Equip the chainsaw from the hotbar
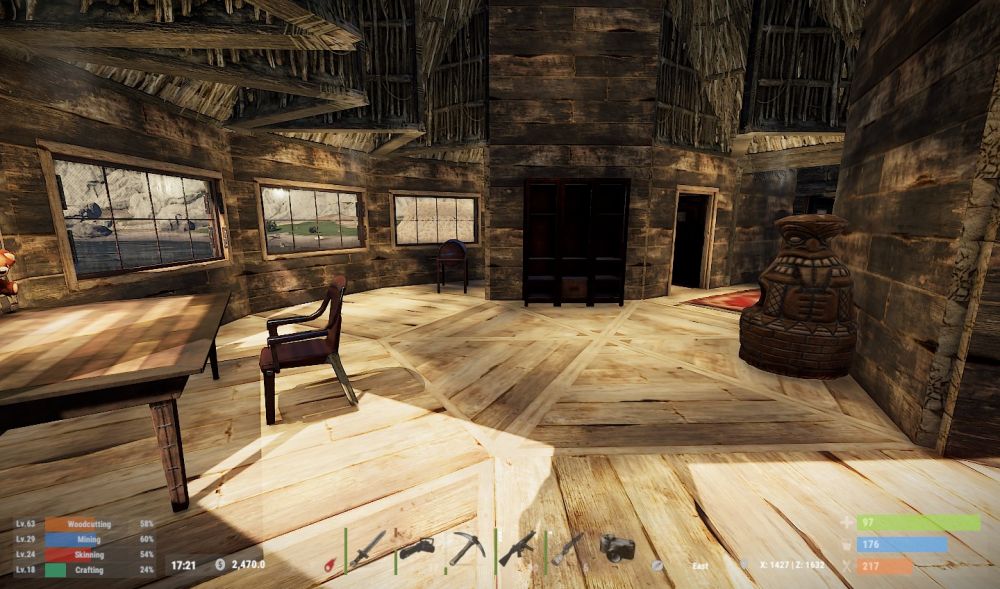 pos(416,549)
